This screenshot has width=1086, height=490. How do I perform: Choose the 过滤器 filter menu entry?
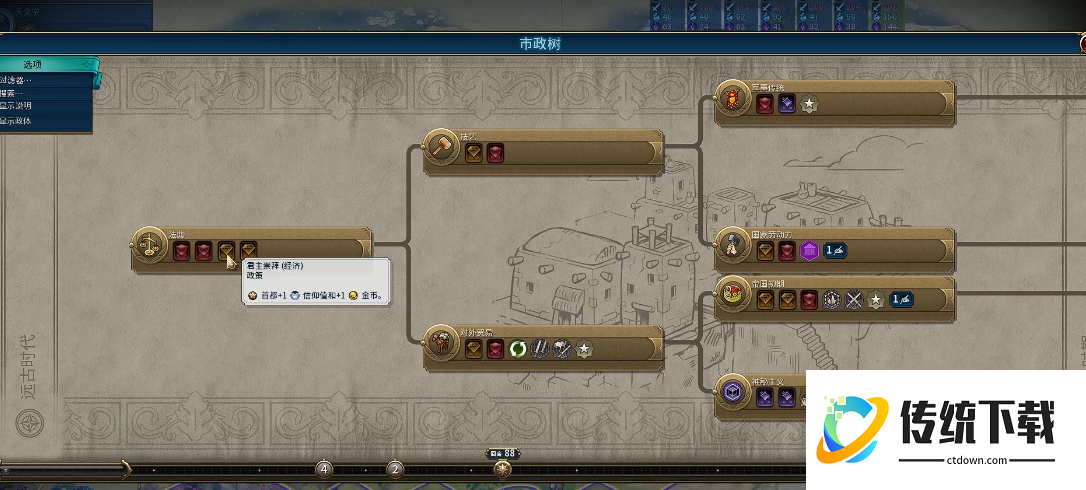point(20,79)
